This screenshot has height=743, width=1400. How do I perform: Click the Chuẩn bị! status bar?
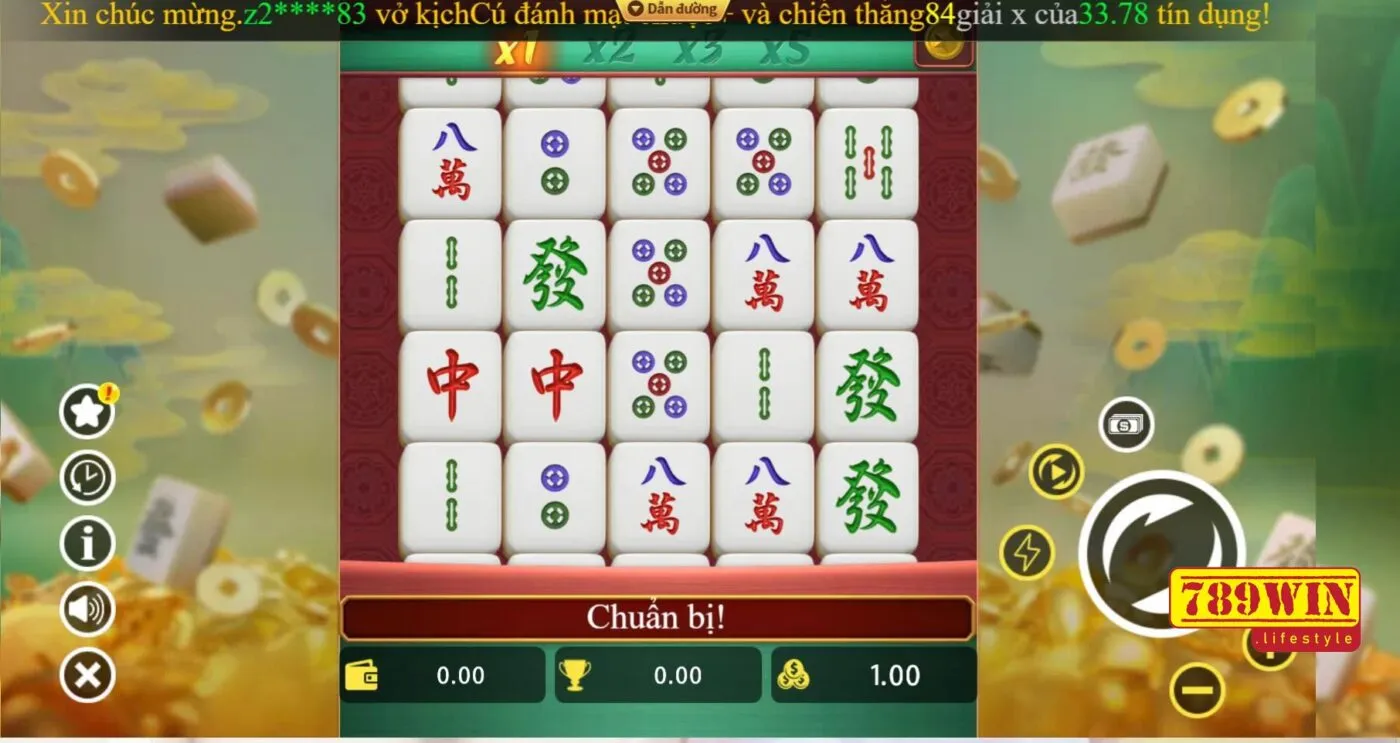(x=660, y=618)
